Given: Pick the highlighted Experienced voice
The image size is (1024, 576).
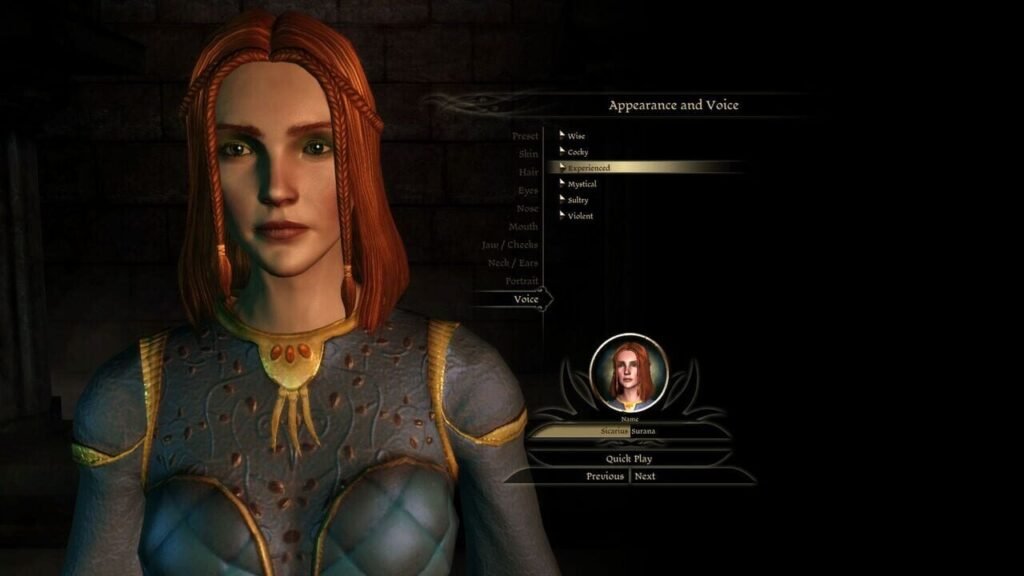Looking at the screenshot, I should tap(589, 168).
